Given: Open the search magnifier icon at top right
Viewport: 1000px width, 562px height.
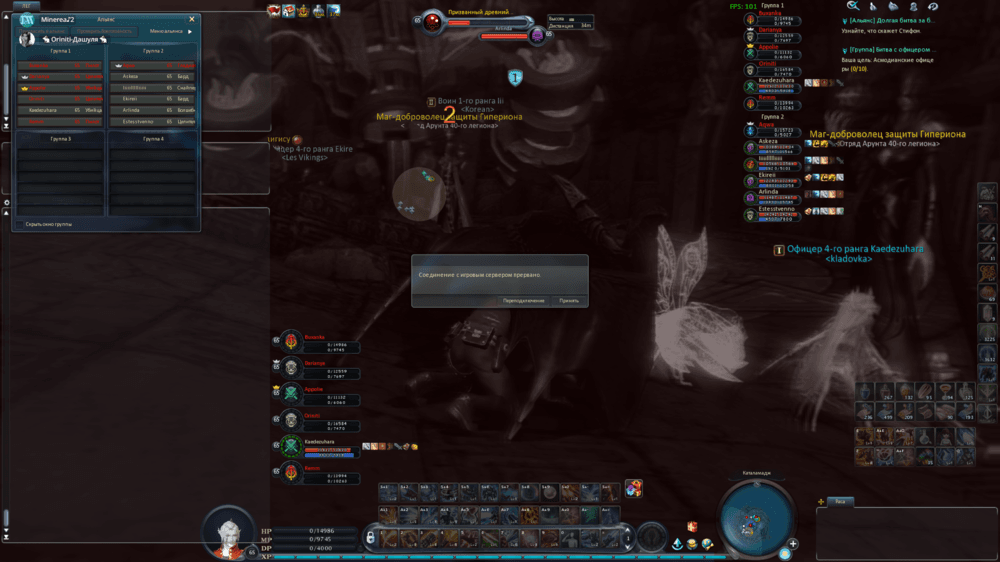Looking at the screenshot, I should [x=853, y=6].
